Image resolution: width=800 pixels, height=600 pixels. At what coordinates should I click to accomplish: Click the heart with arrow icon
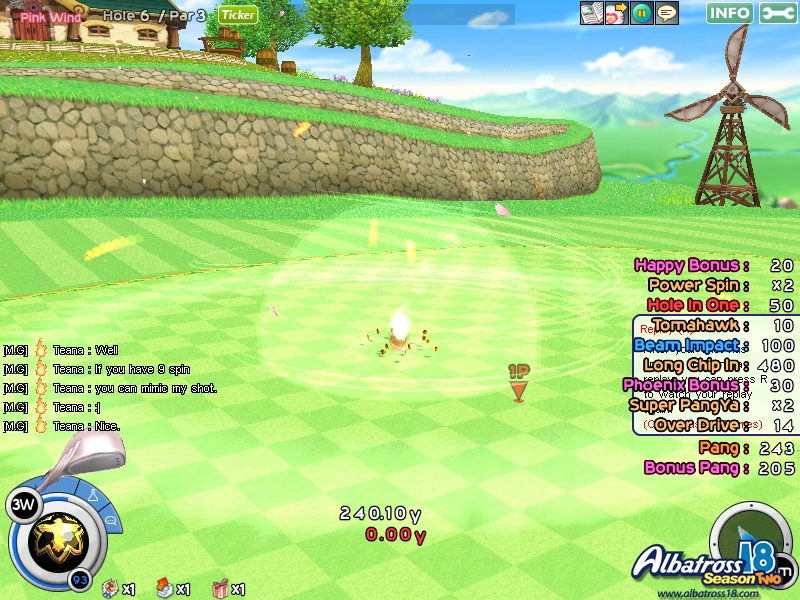[x=617, y=13]
